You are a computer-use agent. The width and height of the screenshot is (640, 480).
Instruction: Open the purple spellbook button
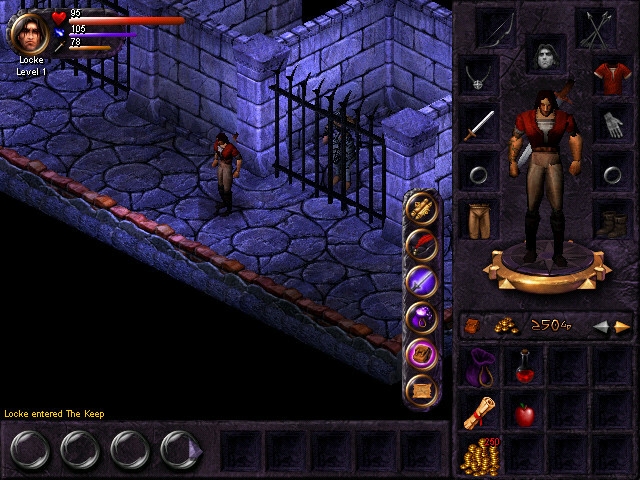(x=421, y=353)
